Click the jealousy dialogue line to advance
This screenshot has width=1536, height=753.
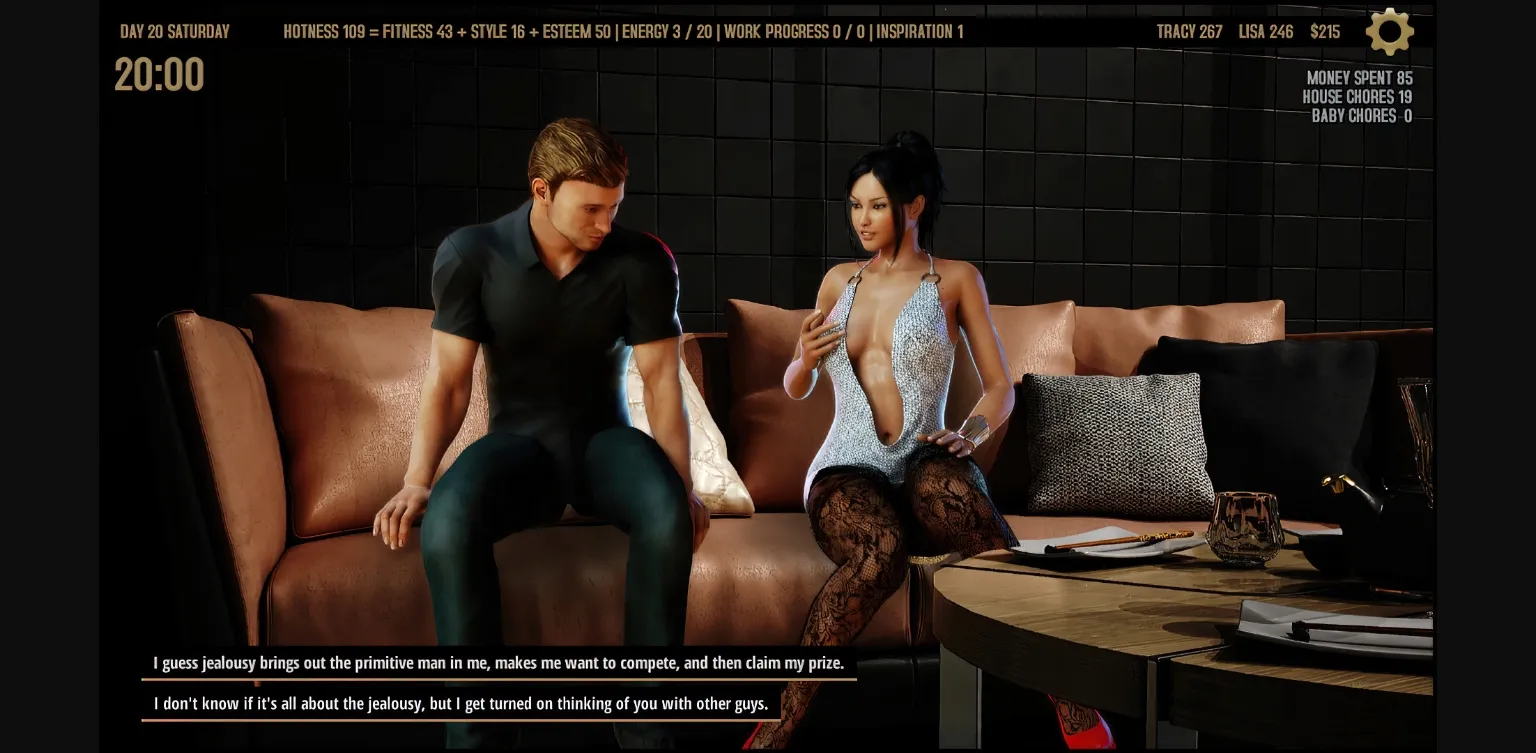pos(499,662)
